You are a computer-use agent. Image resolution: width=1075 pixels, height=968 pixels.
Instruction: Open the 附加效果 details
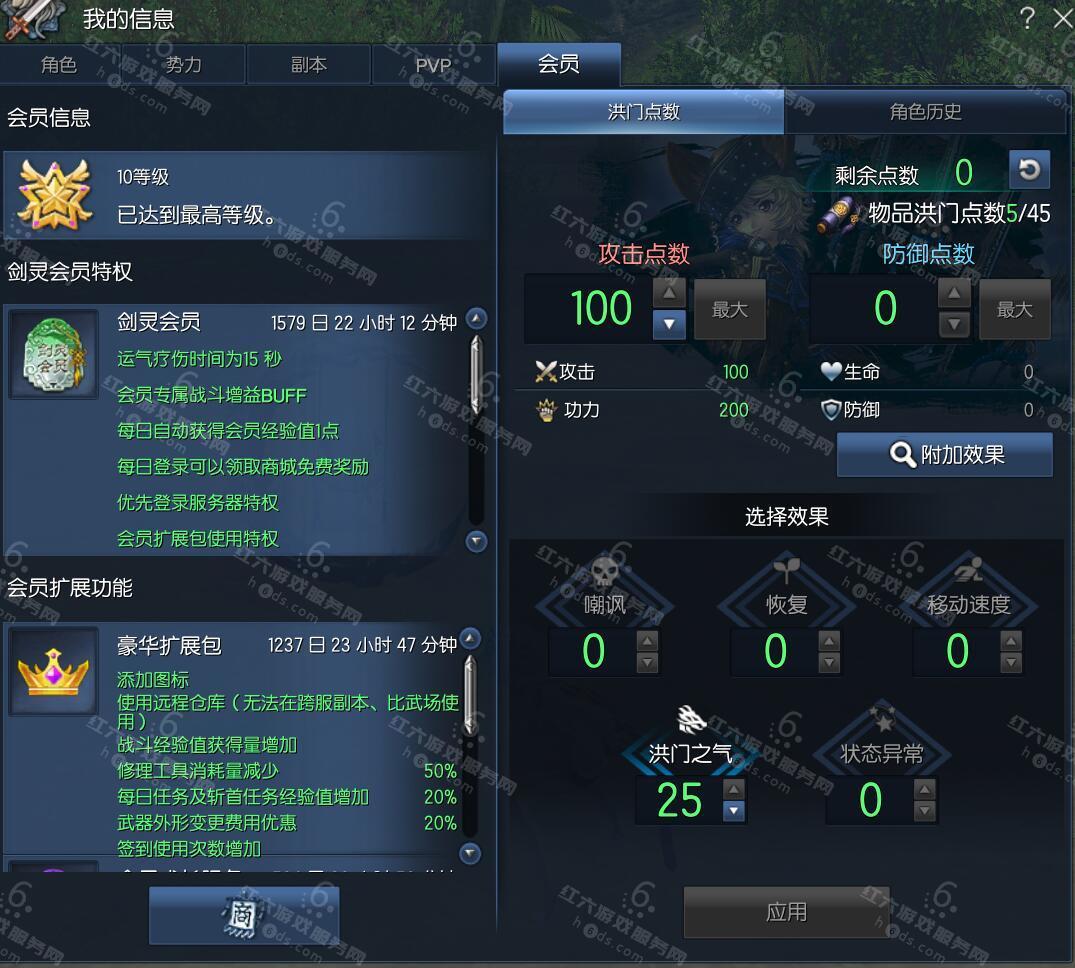(945, 455)
